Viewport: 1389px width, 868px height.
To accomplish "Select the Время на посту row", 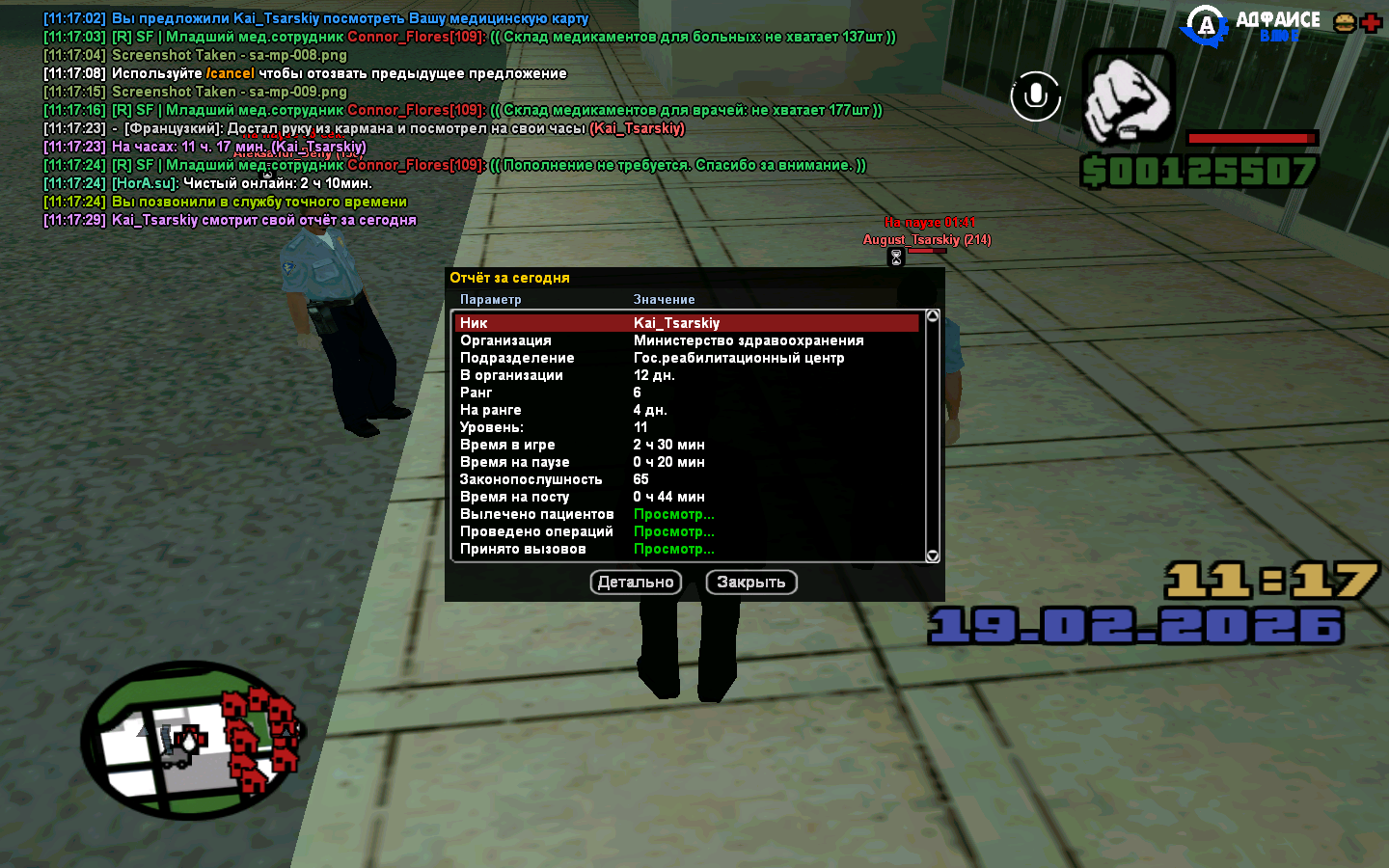I will pos(686,497).
